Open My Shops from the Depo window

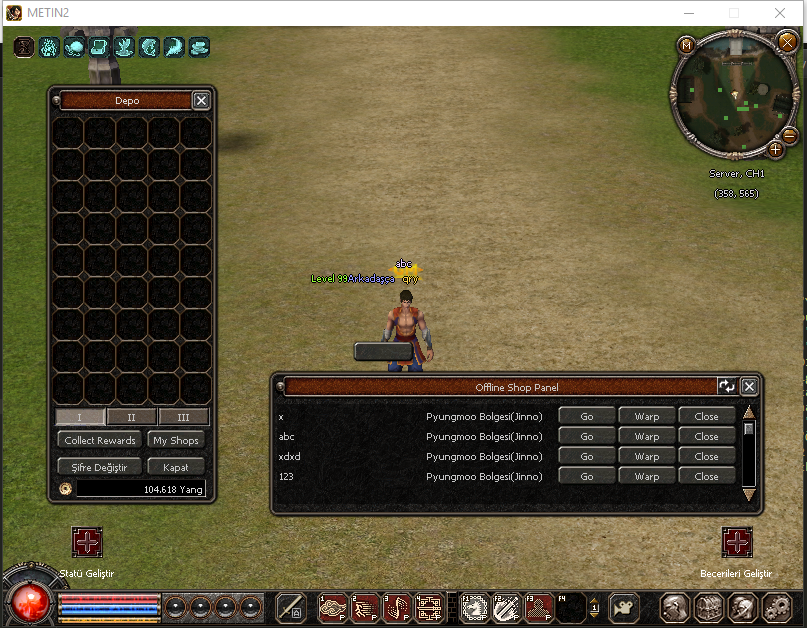pos(176,440)
